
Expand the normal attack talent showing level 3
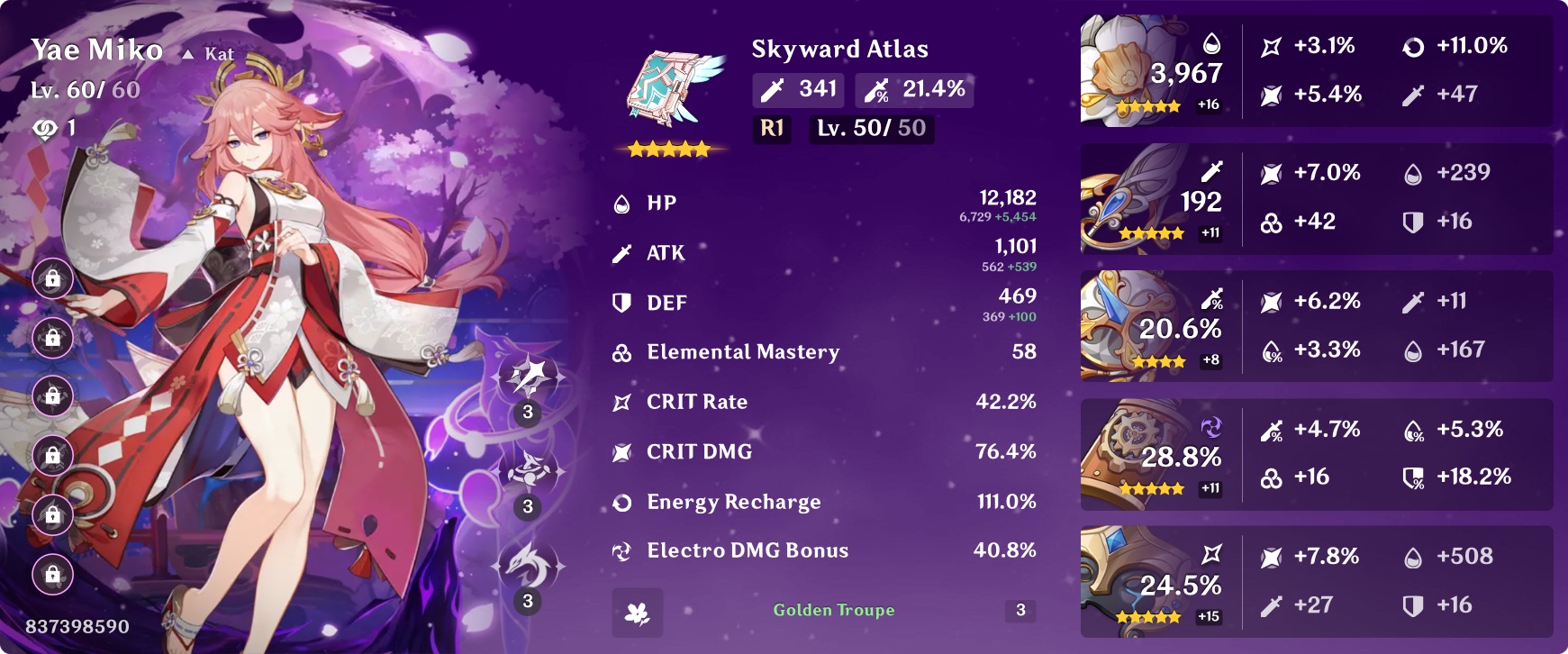click(x=527, y=383)
